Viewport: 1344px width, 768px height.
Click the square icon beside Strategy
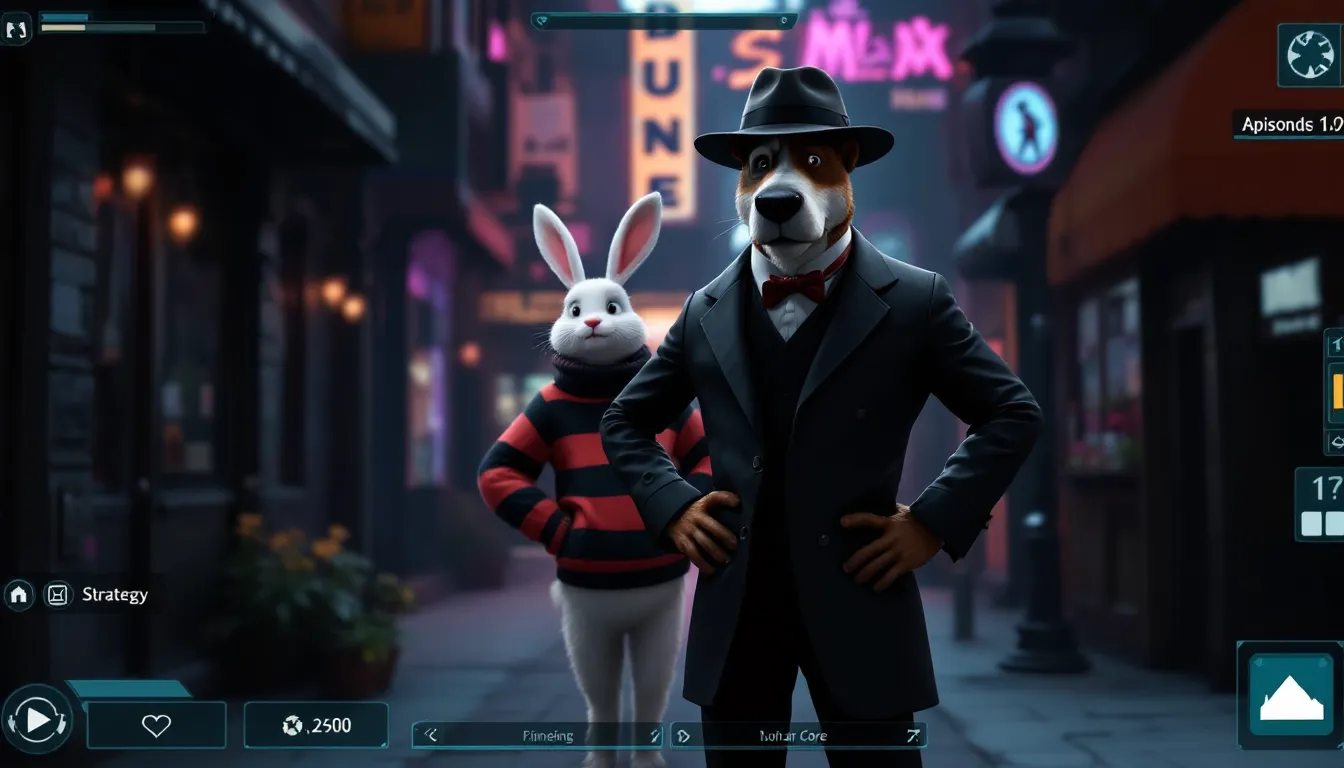coord(58,595)
